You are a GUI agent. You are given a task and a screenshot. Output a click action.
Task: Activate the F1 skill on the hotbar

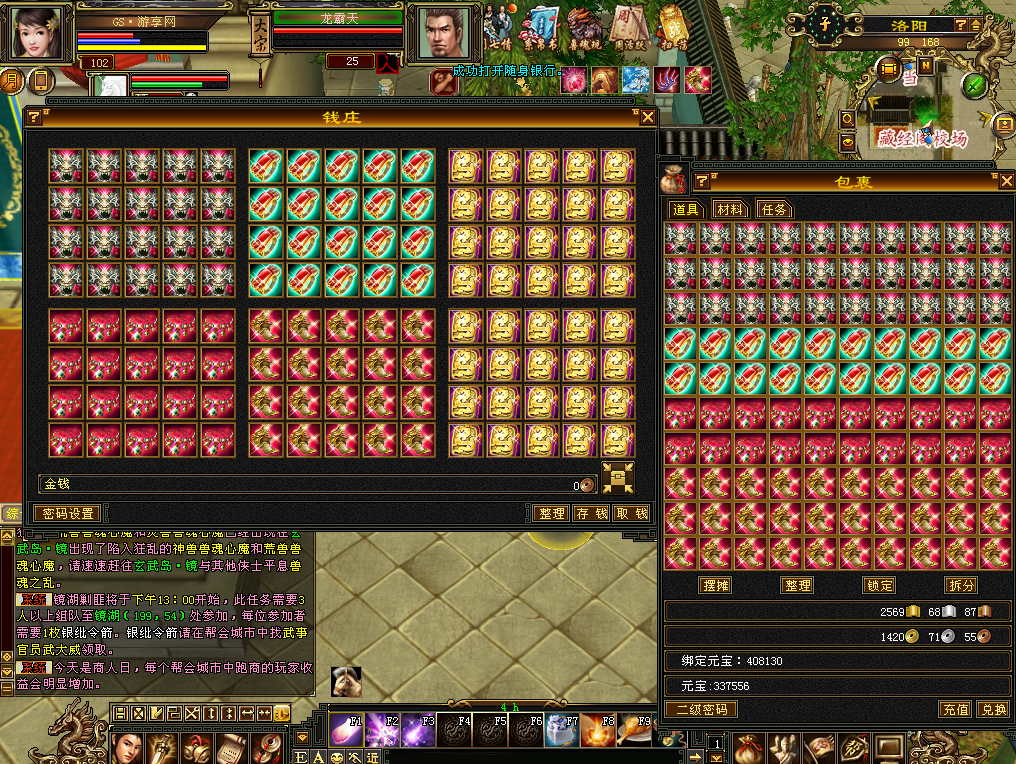[346, 730]
